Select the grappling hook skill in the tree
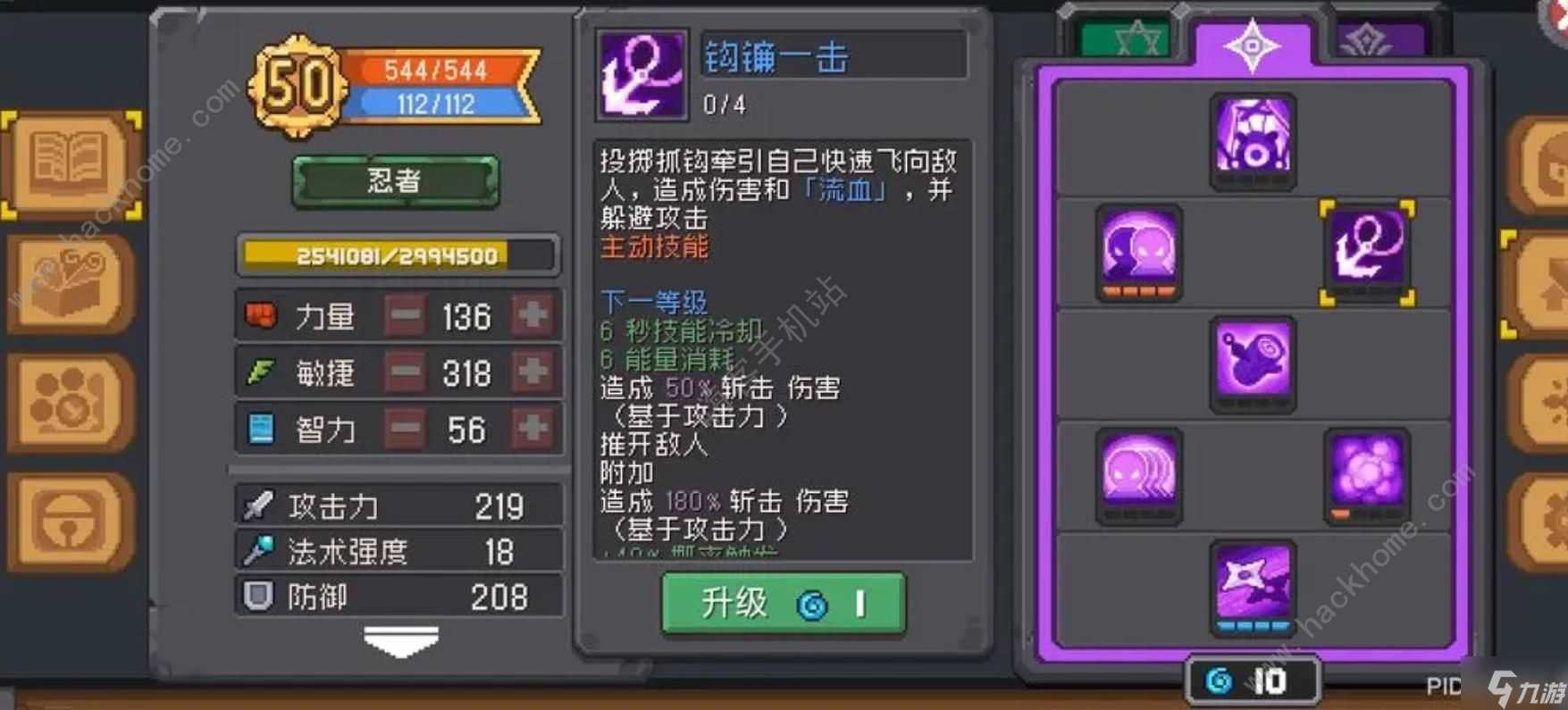This screenshot has height=710, width=1568. pyautogui.click(x=1366, y=253)
